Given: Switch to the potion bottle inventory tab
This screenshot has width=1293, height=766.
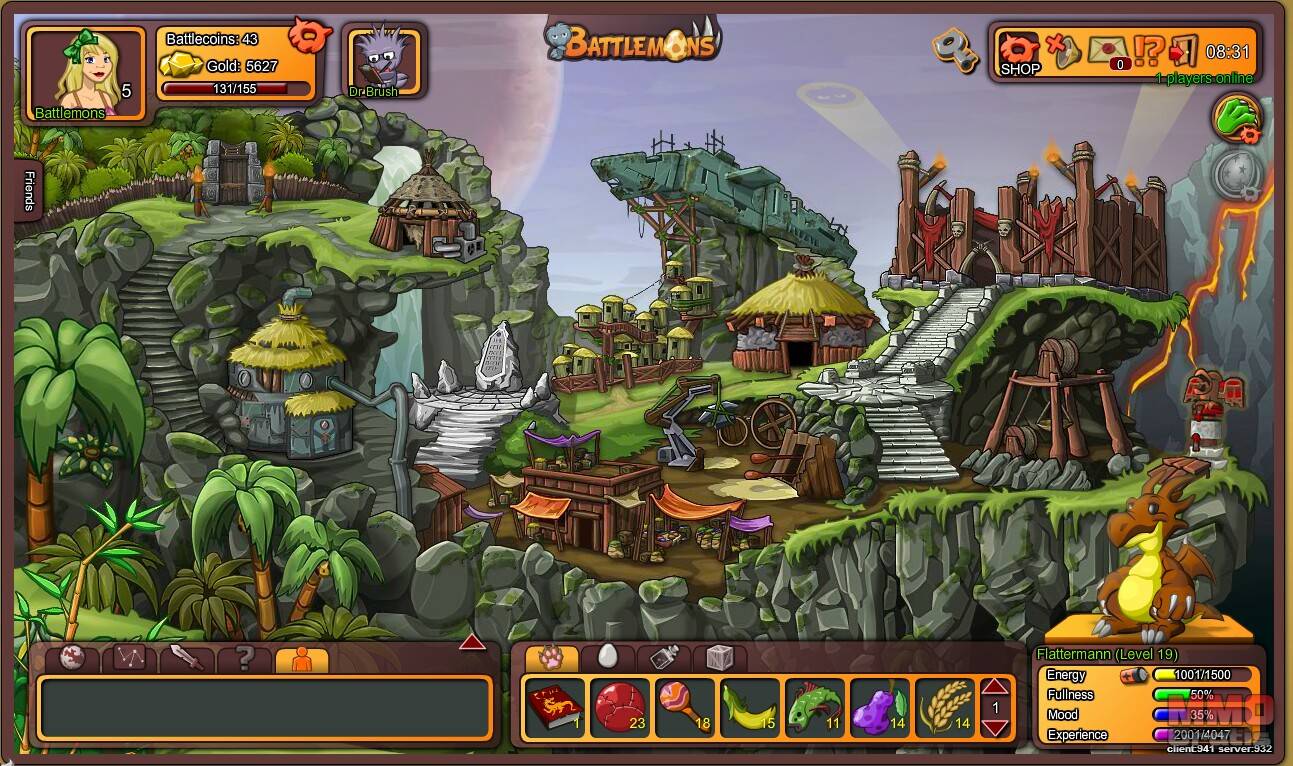Looking at the screenshot, I should coord(665,657).
